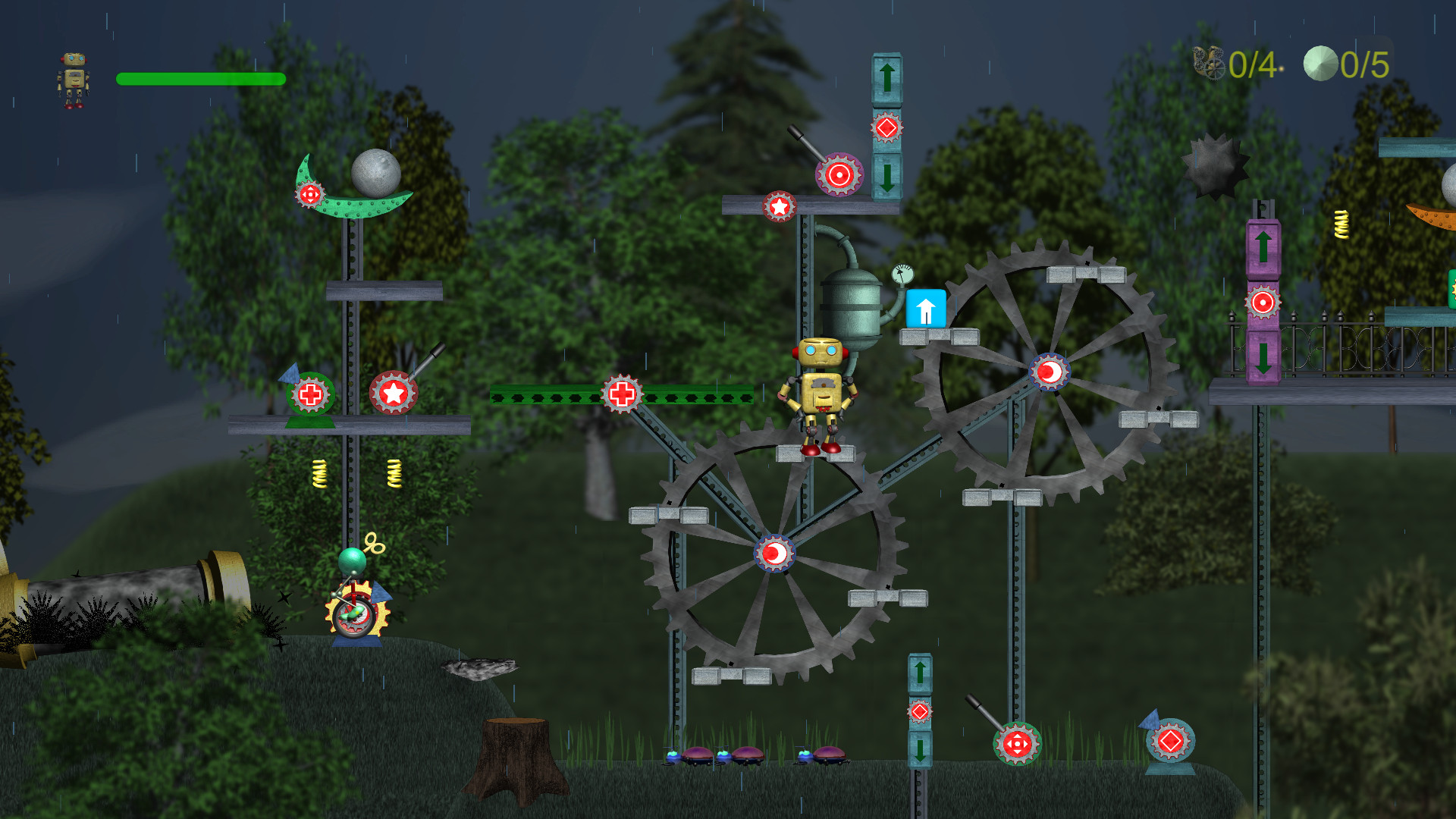Viewport: 1456px width, 819px height.
Task: Click the red target bullseye wheel atop the column
Action: coord(840,174)
